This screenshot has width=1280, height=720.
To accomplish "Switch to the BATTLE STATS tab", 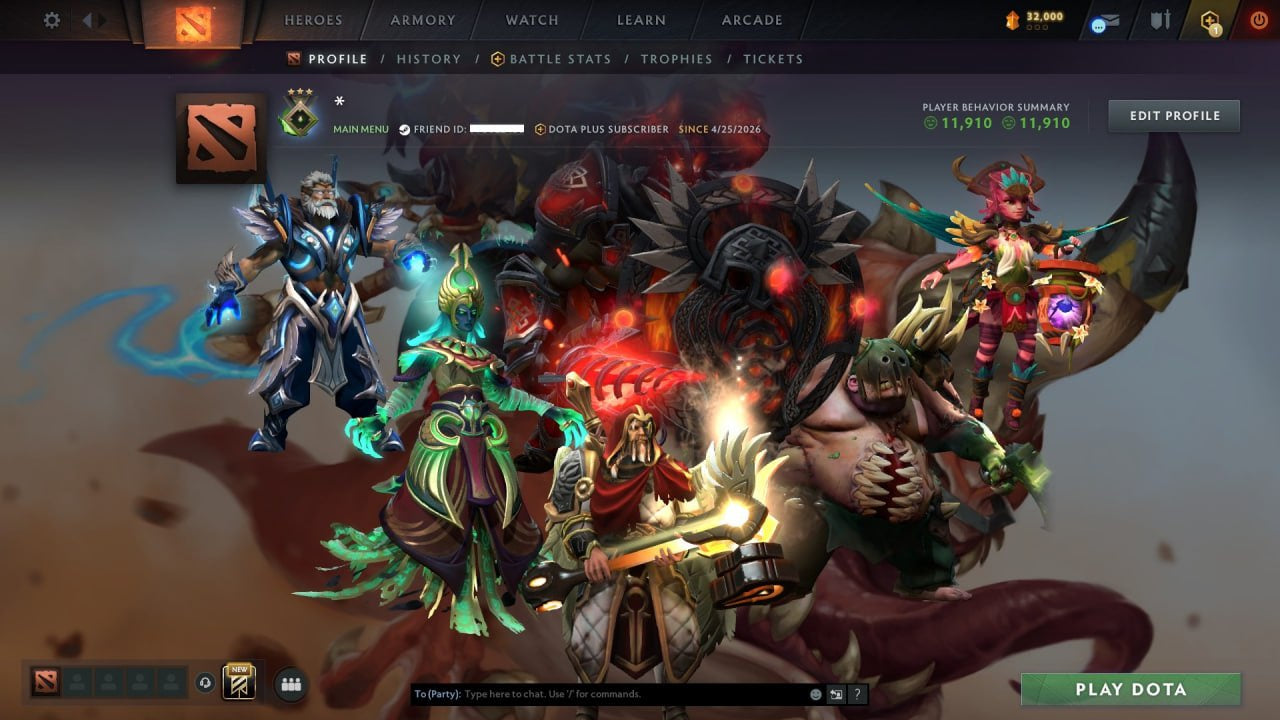I will (558, 59).
